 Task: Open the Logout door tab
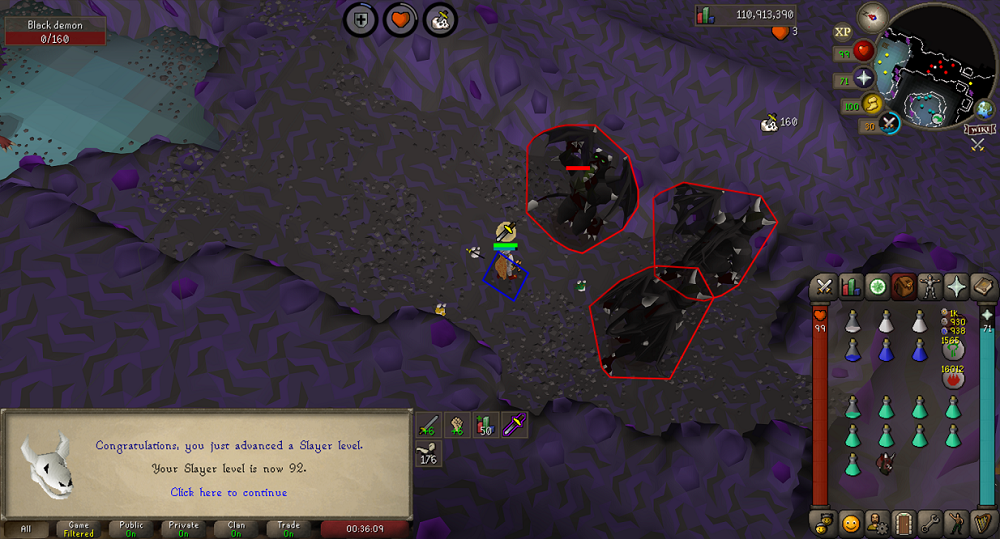pos(904,522)
